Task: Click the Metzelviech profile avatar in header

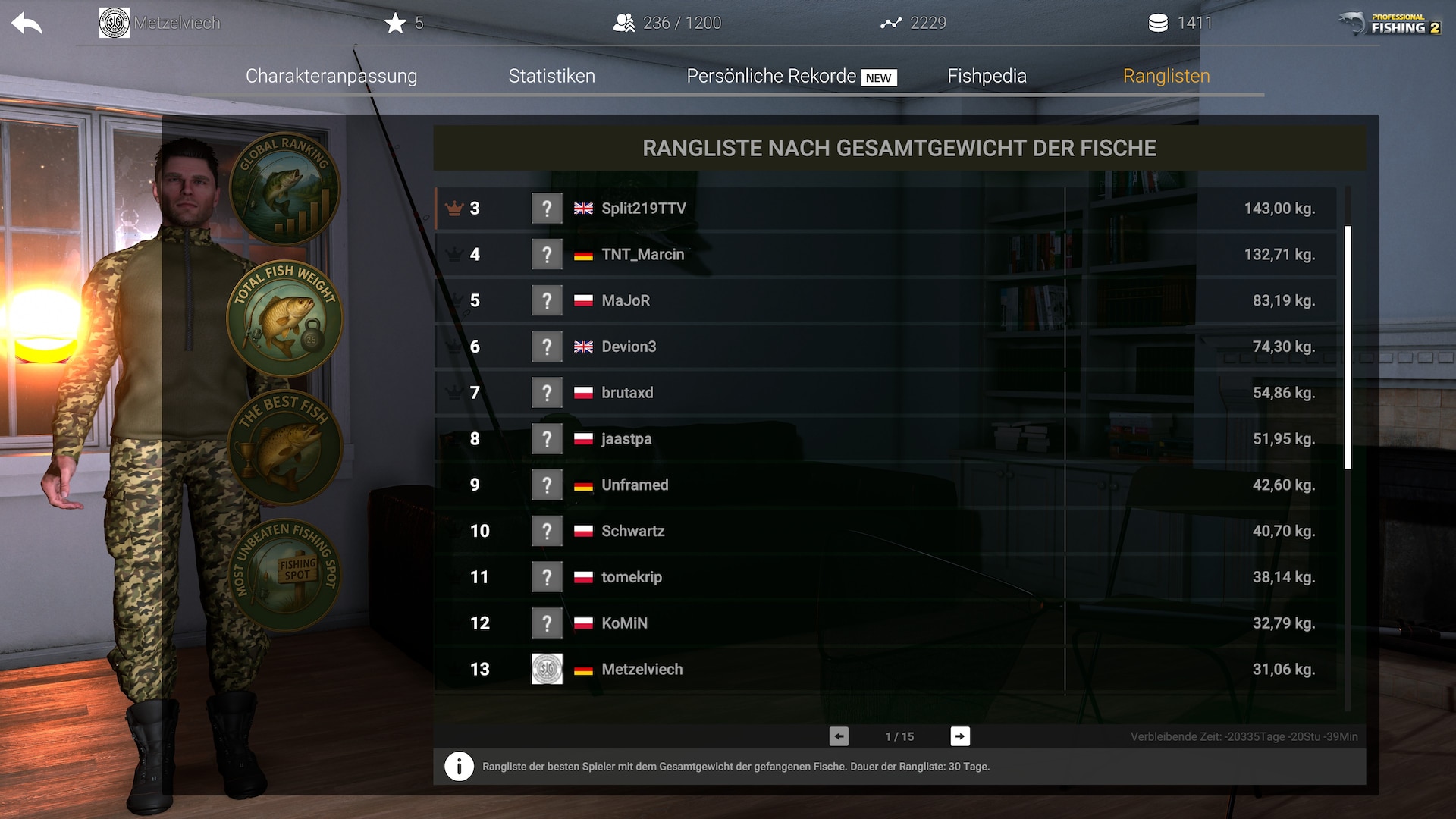Action: coord(115,23)
